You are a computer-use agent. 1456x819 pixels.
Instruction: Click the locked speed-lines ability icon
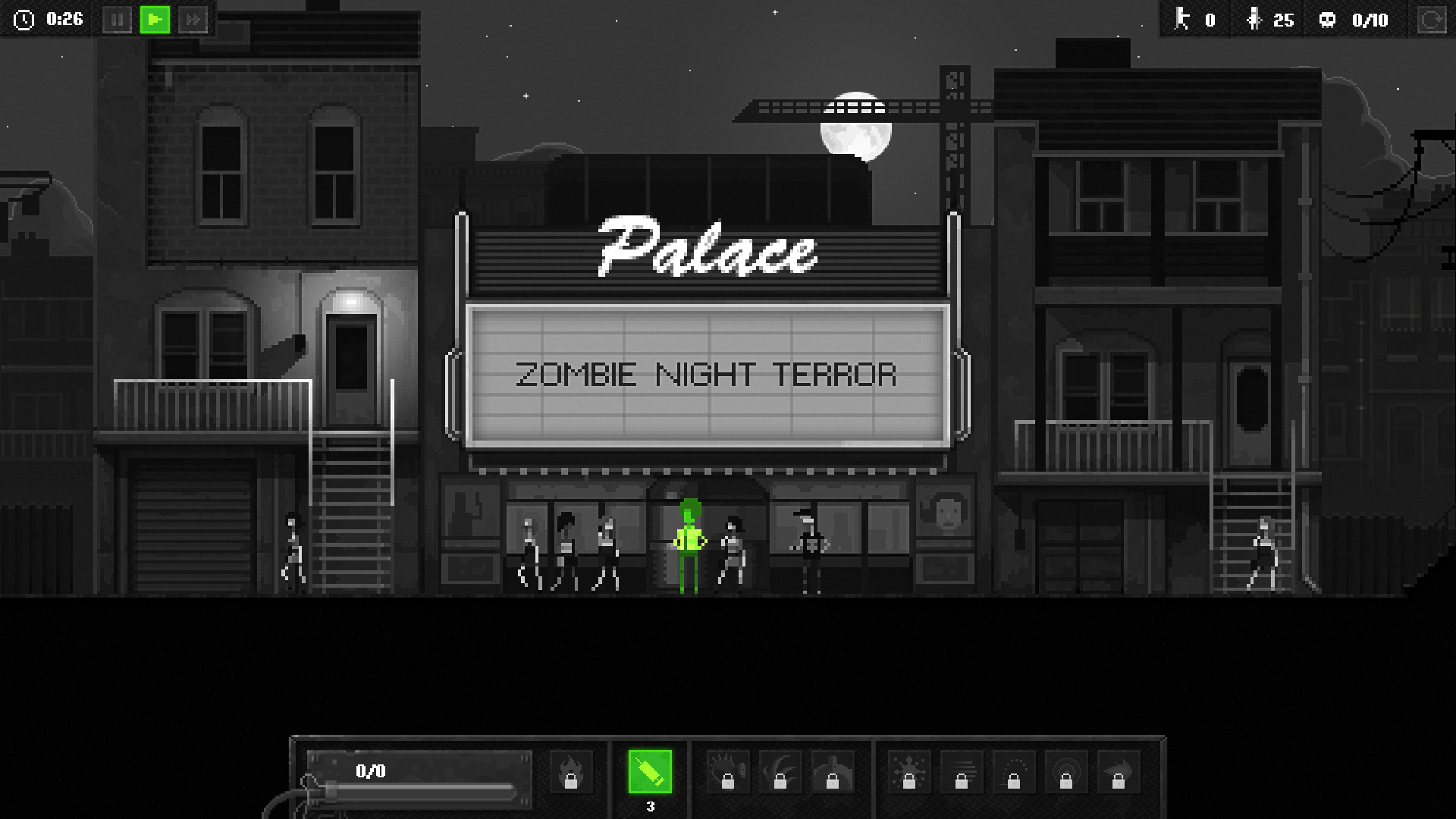point(962,771)
